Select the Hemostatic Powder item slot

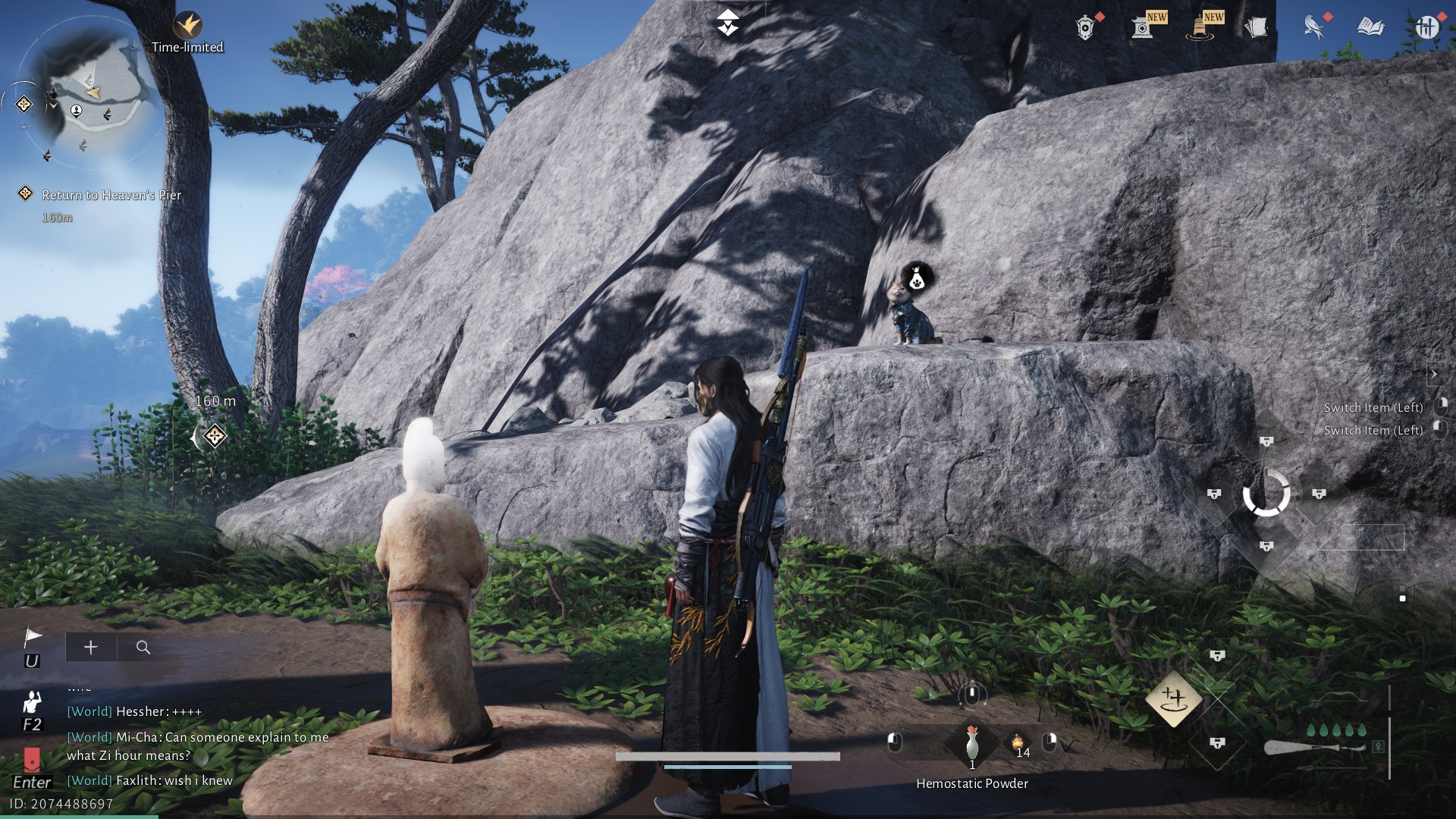coord(972,743)
